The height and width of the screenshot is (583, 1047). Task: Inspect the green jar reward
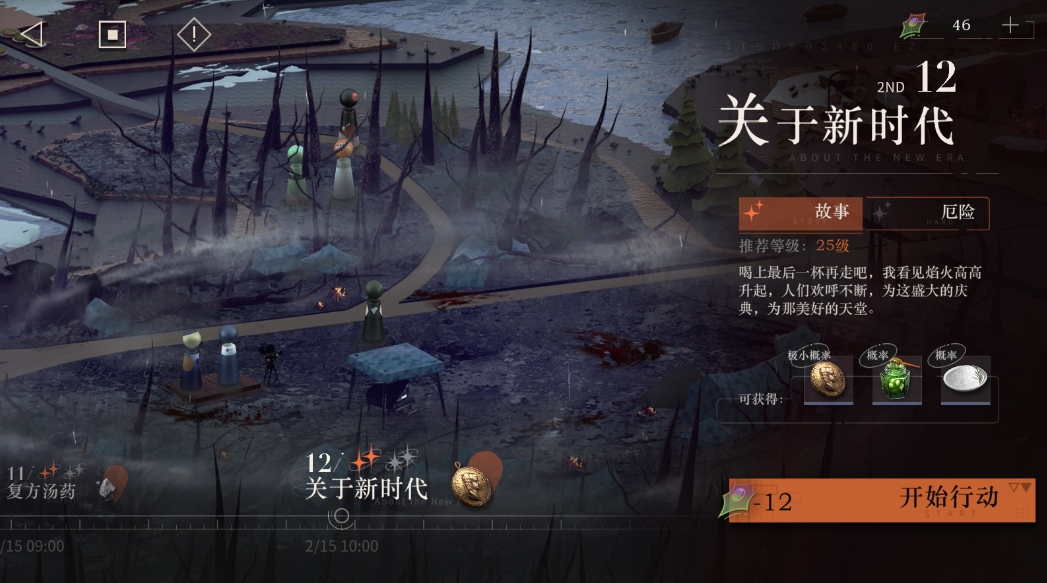pos(896,381)
